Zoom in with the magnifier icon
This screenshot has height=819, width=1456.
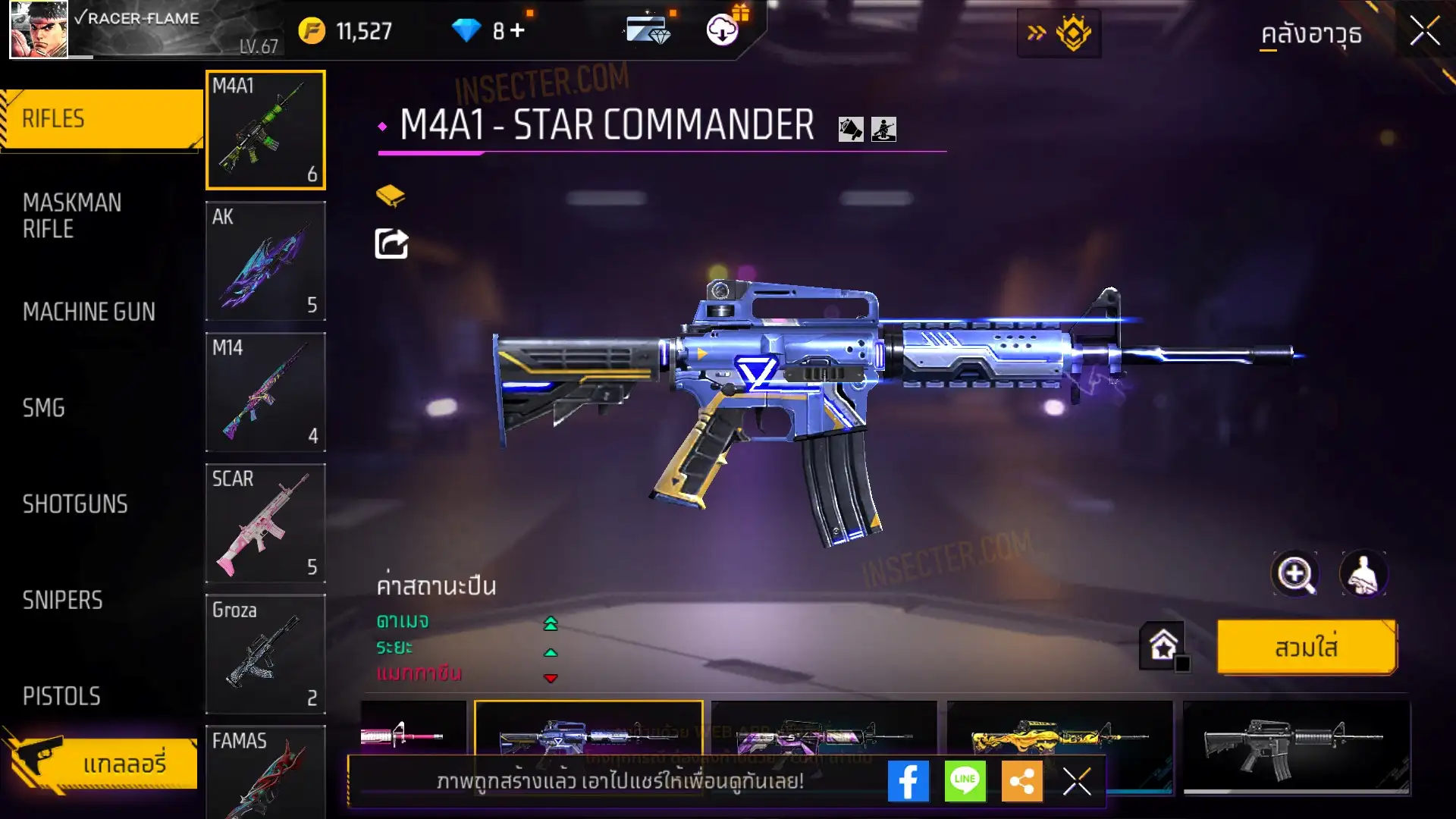1294,574
